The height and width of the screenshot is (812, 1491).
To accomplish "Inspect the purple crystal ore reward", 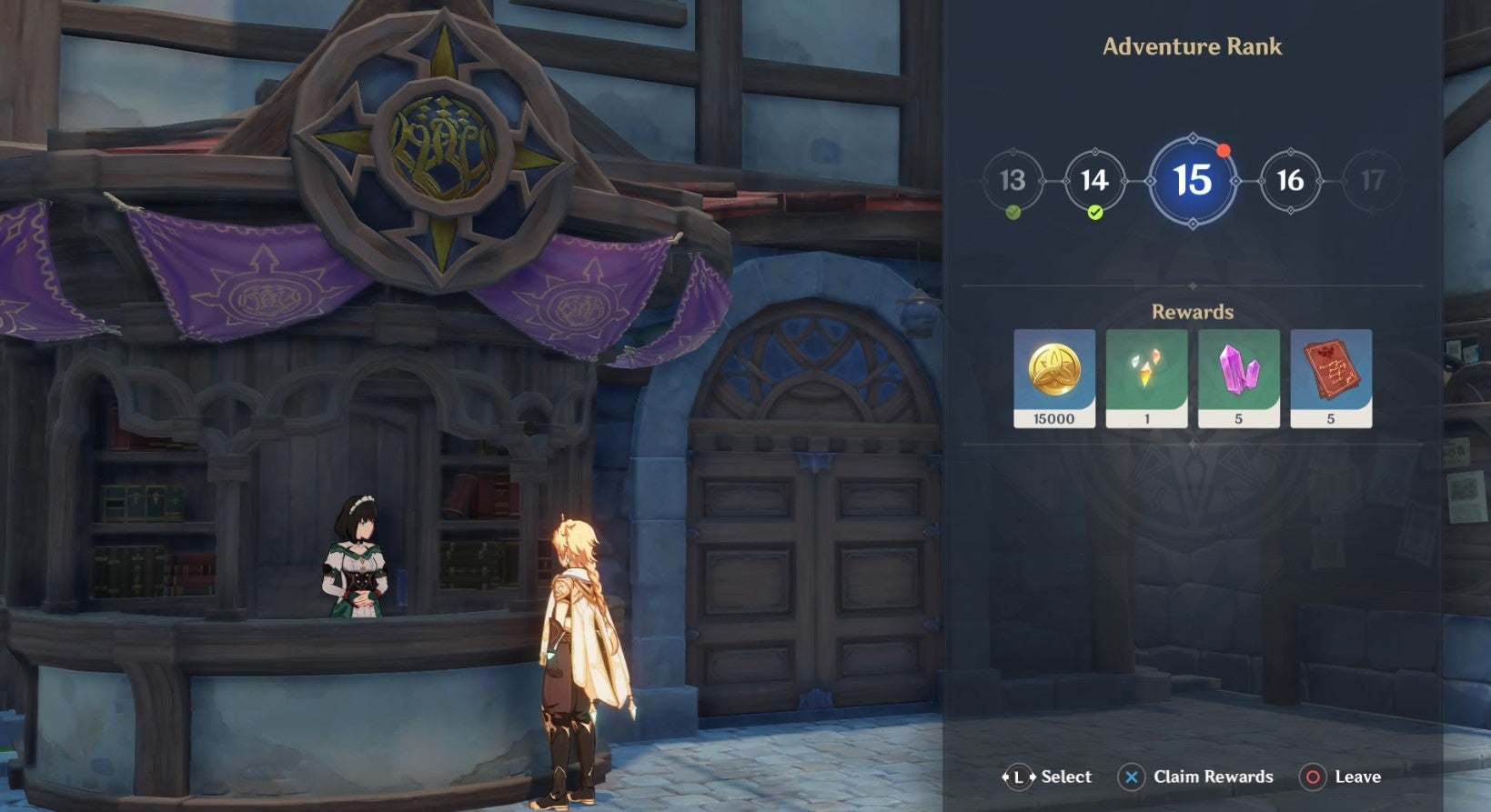I will coord(1238,377).
